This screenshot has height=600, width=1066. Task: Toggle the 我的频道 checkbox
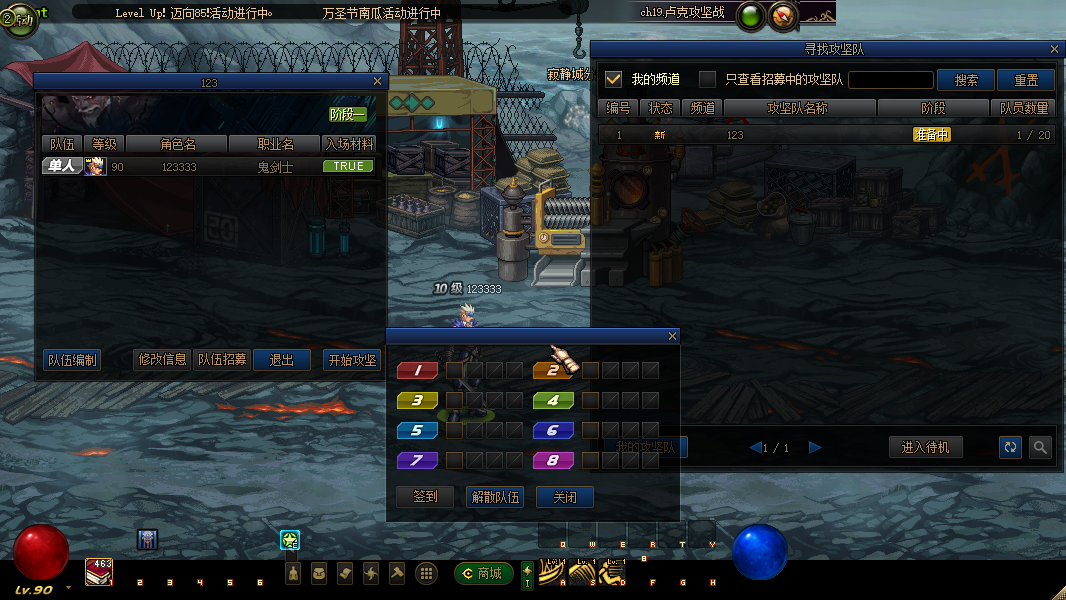[614, 79]
